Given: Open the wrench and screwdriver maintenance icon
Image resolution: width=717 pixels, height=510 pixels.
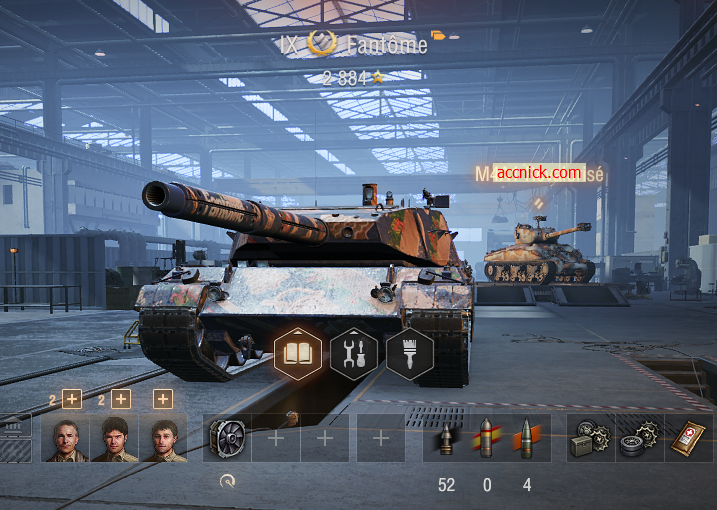Looking at the screenshot, I should pos(353,353).
